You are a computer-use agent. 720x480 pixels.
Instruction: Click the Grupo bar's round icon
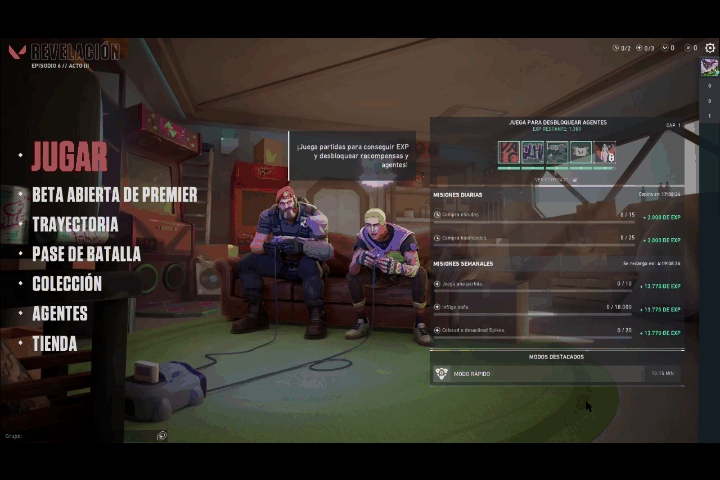[x=162, y=436]
